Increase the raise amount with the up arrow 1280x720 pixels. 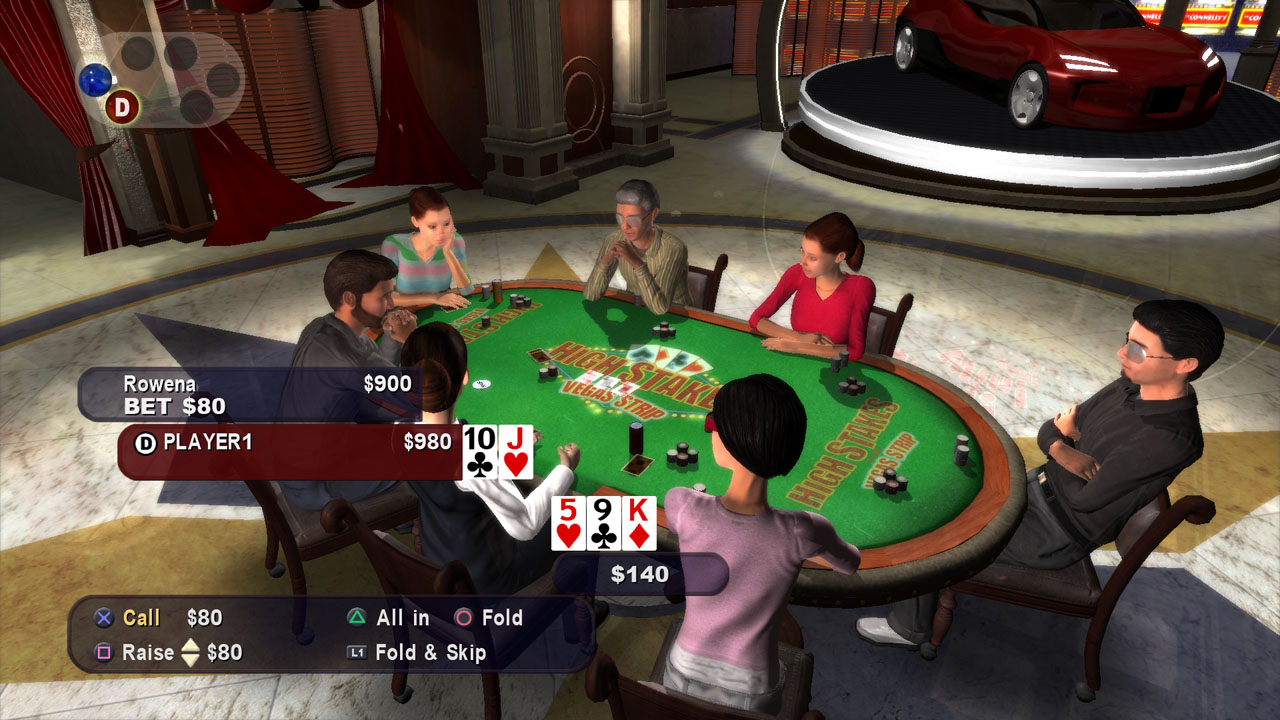point(193,645)
